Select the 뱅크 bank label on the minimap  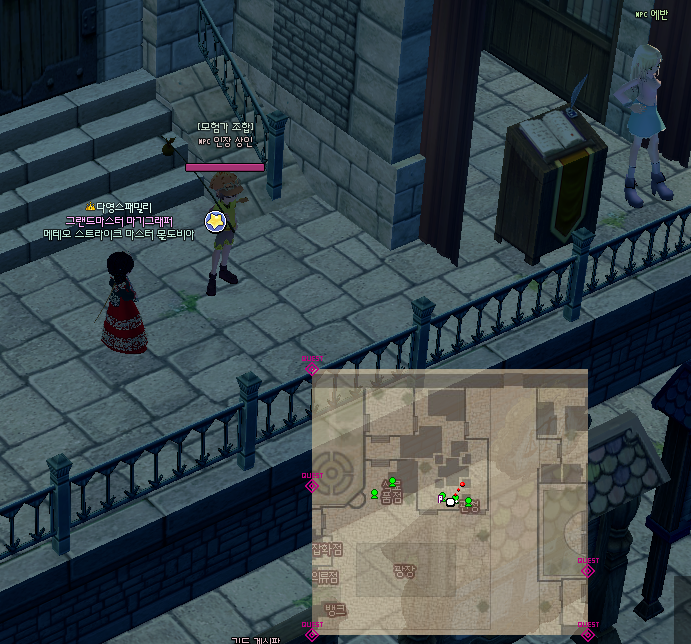(335, 609)
